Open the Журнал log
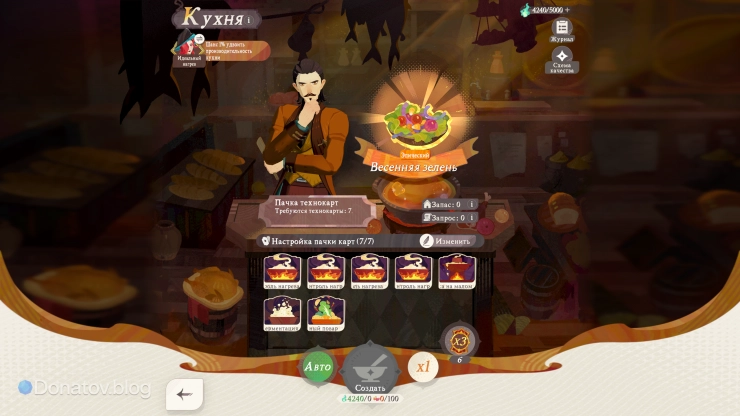The width and height of the screenshot is (740, 416). [x=562, y=30]
